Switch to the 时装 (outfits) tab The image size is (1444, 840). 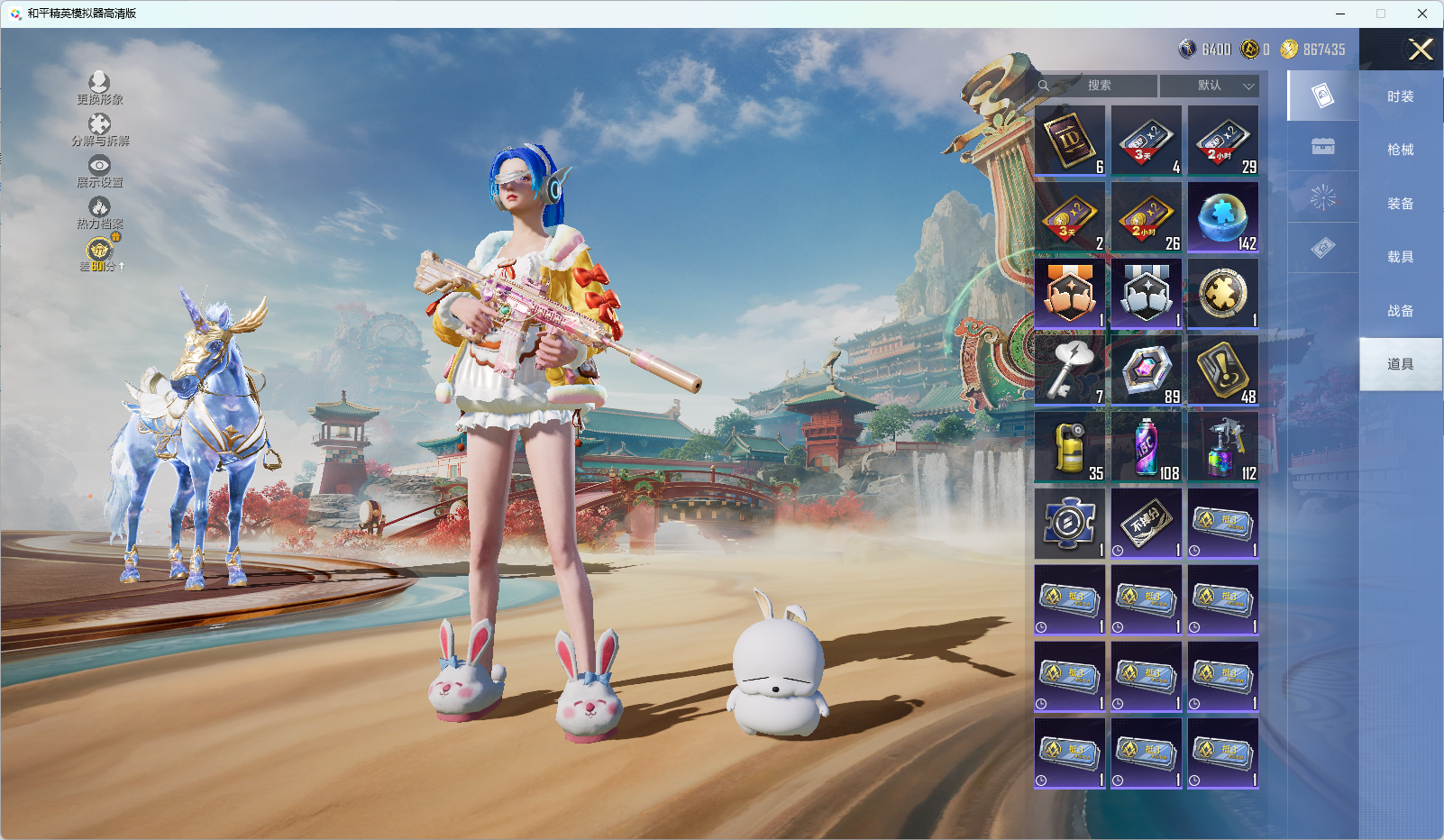click(x=1400, y=96)
